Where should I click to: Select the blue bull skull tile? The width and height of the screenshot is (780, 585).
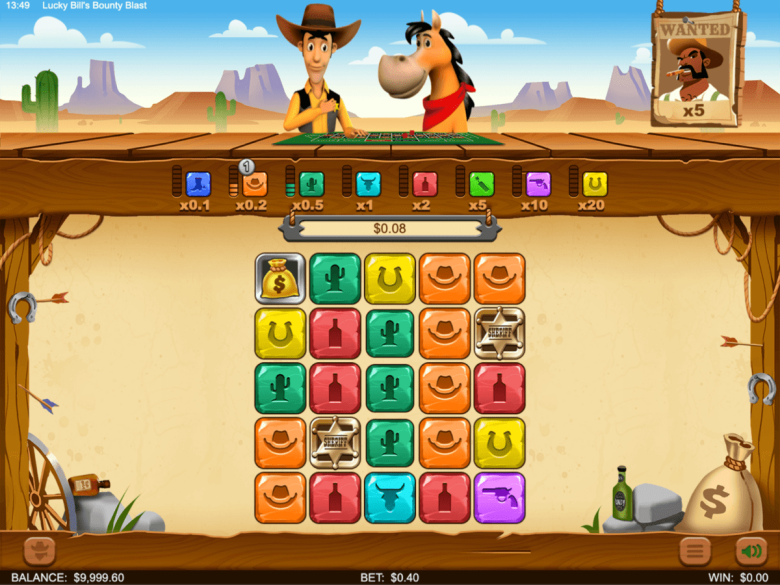coord(390,498)
